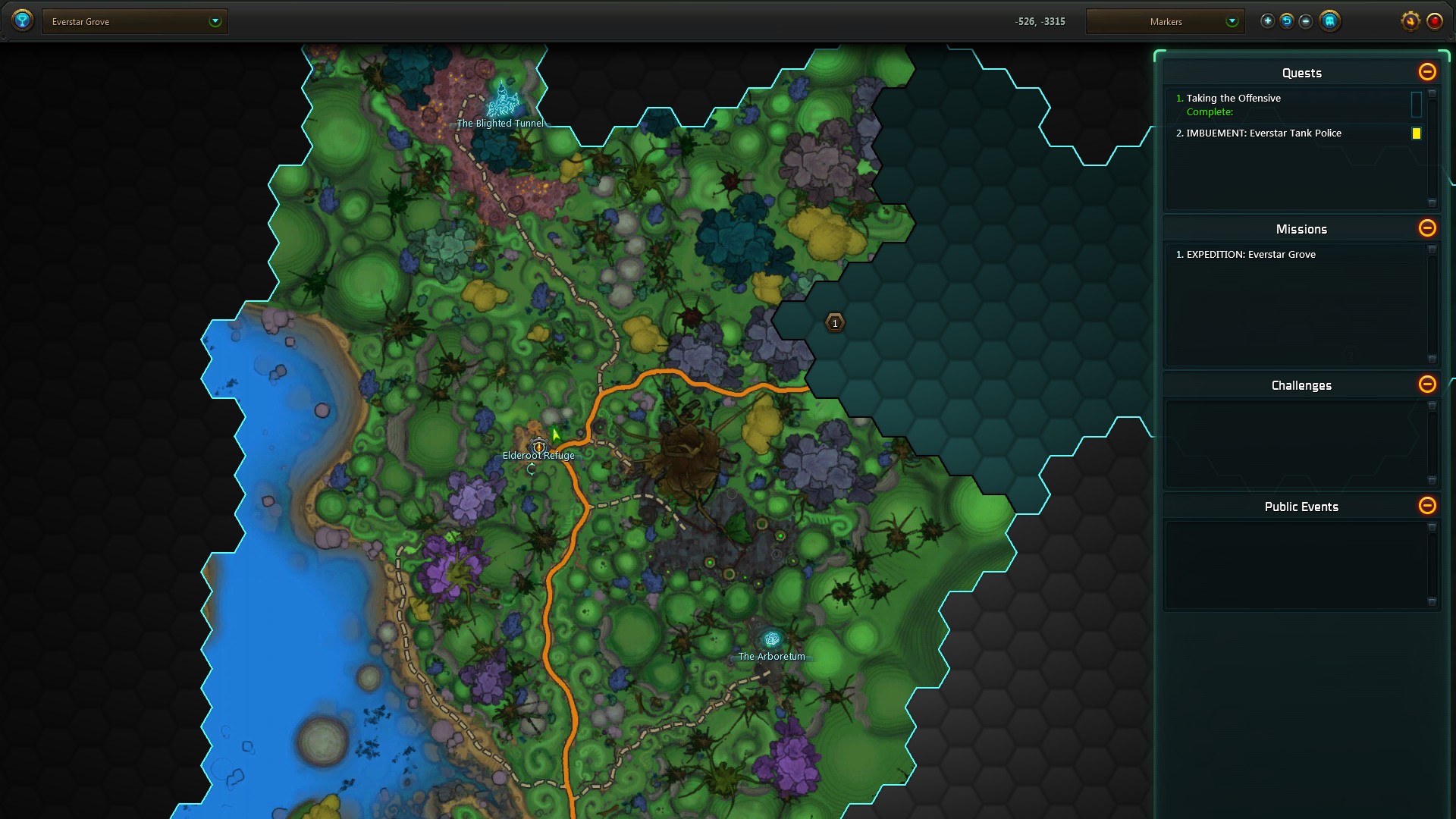Collapse the Missions section
The width and height of the screenshot is (1456, 819).
tap(1426, 228)
